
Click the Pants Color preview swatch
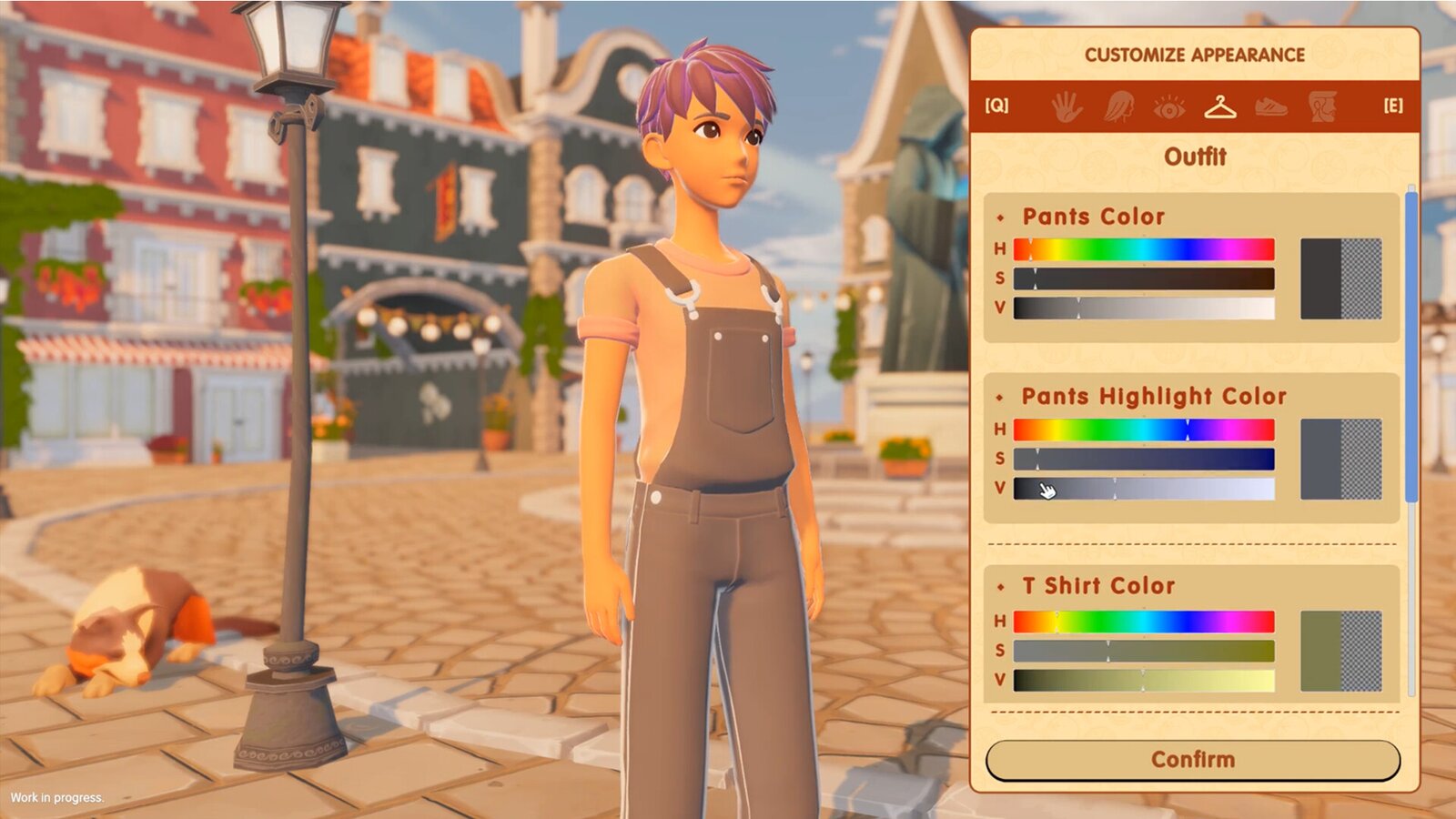click(x=1340, y=278)
